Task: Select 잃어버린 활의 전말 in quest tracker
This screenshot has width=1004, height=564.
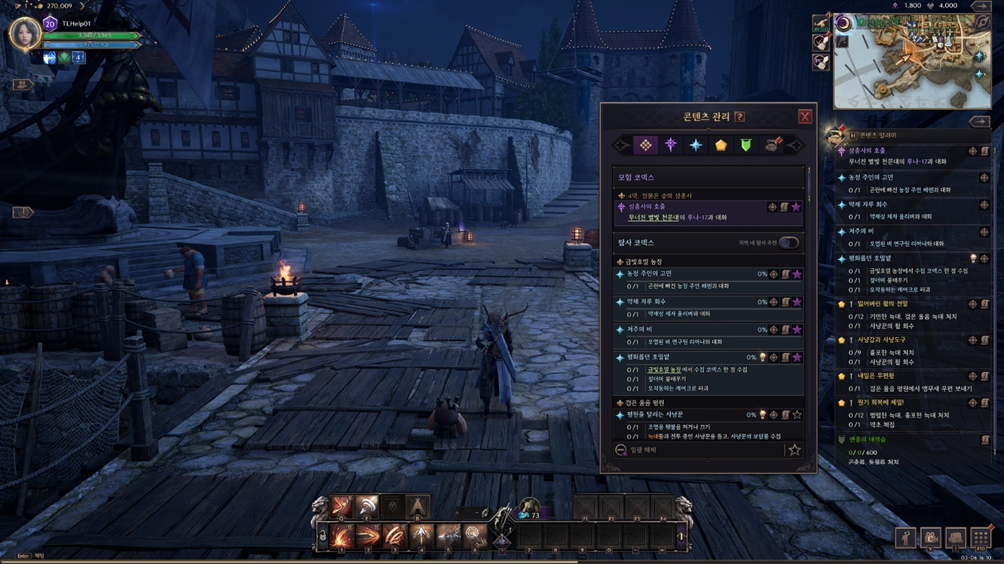Action: pyautogui.click(x=878, y=304)
